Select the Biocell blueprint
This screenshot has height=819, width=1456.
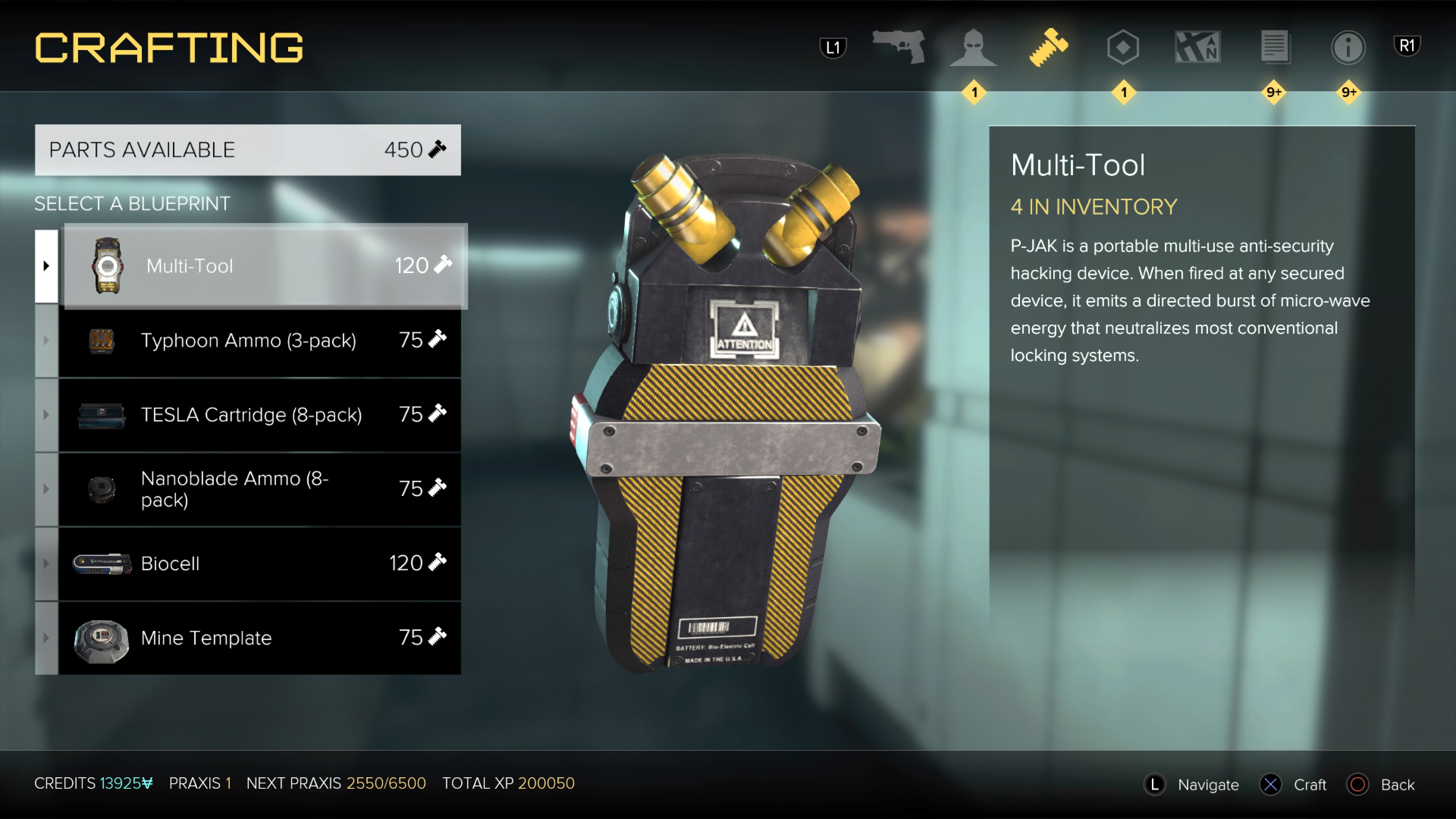tap(259, 563)
